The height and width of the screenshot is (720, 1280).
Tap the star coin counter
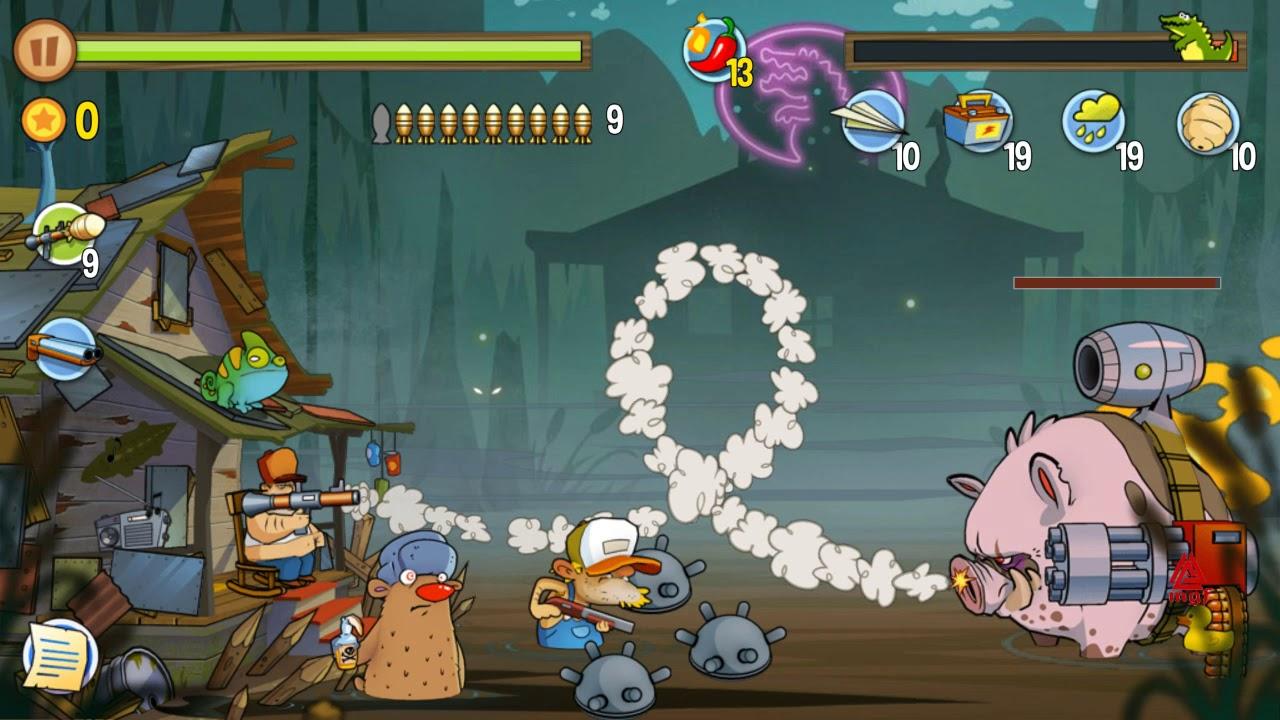(x=45, y=120)
